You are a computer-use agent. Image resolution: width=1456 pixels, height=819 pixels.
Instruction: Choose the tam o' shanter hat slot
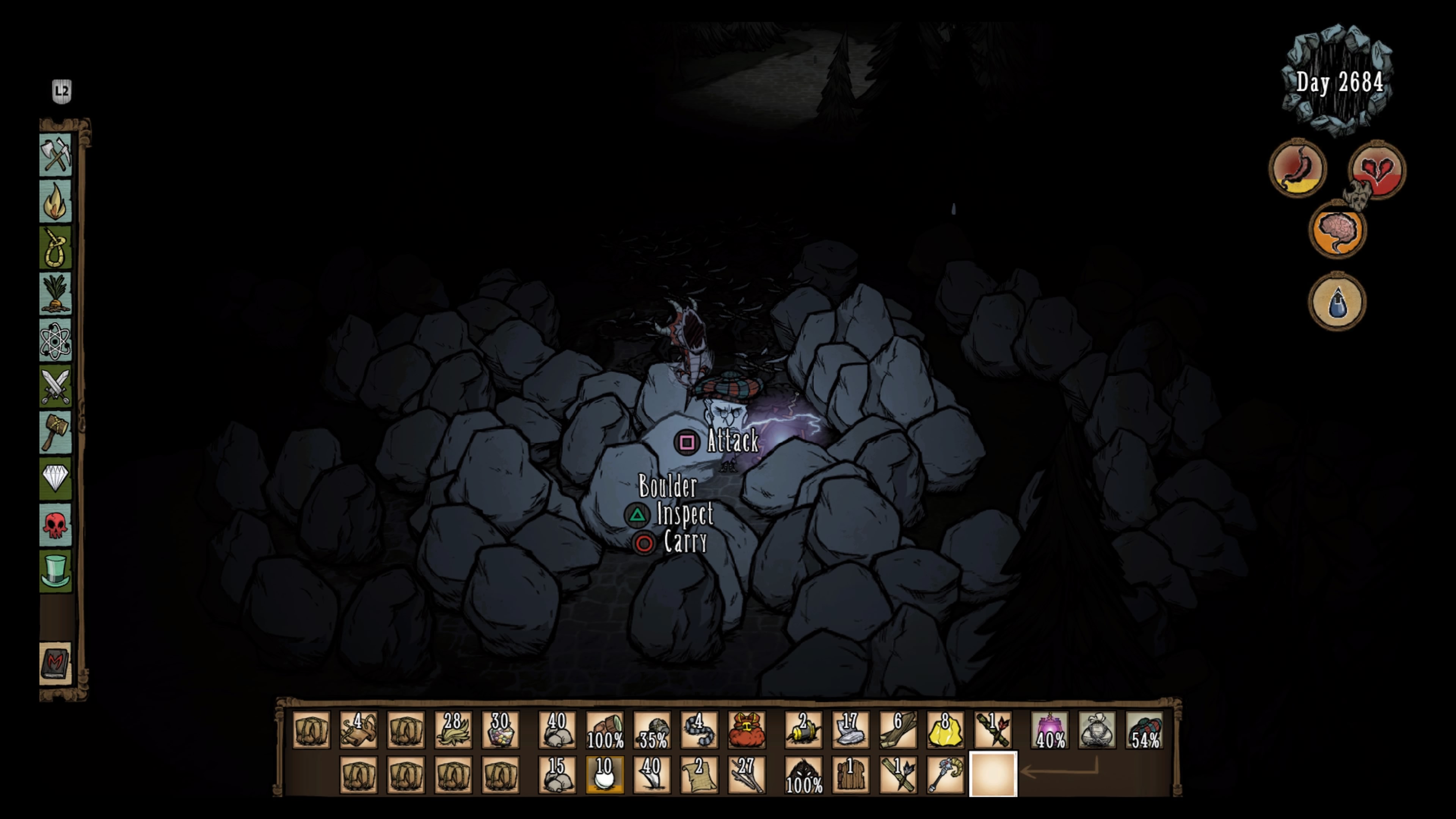click(1144, 730)
